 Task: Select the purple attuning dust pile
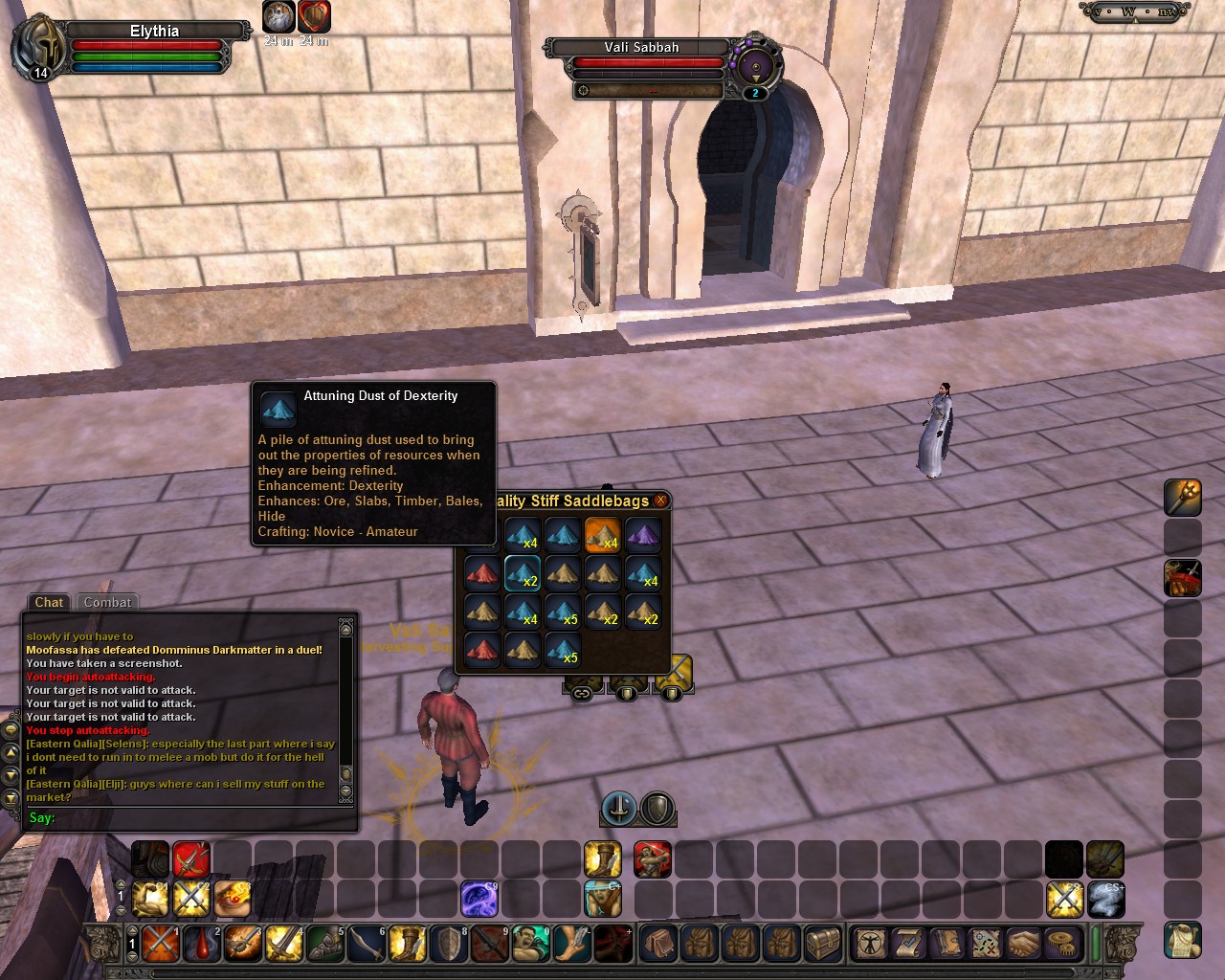pyautogui.click(x=643, y=536)
